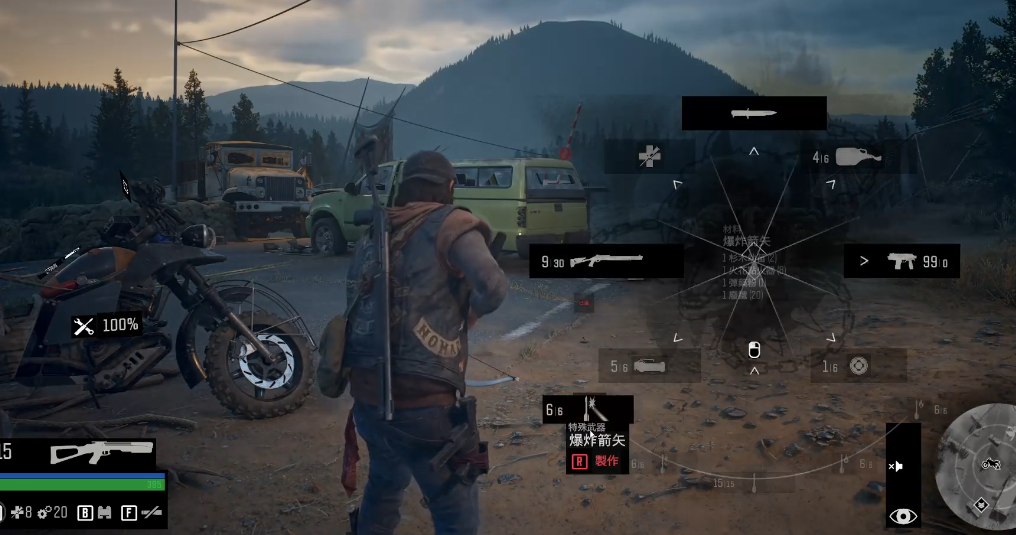Viewport: 1016px width, 535px height.
Task: Click the bike repair wrench icon
Action: click(84, 325)
